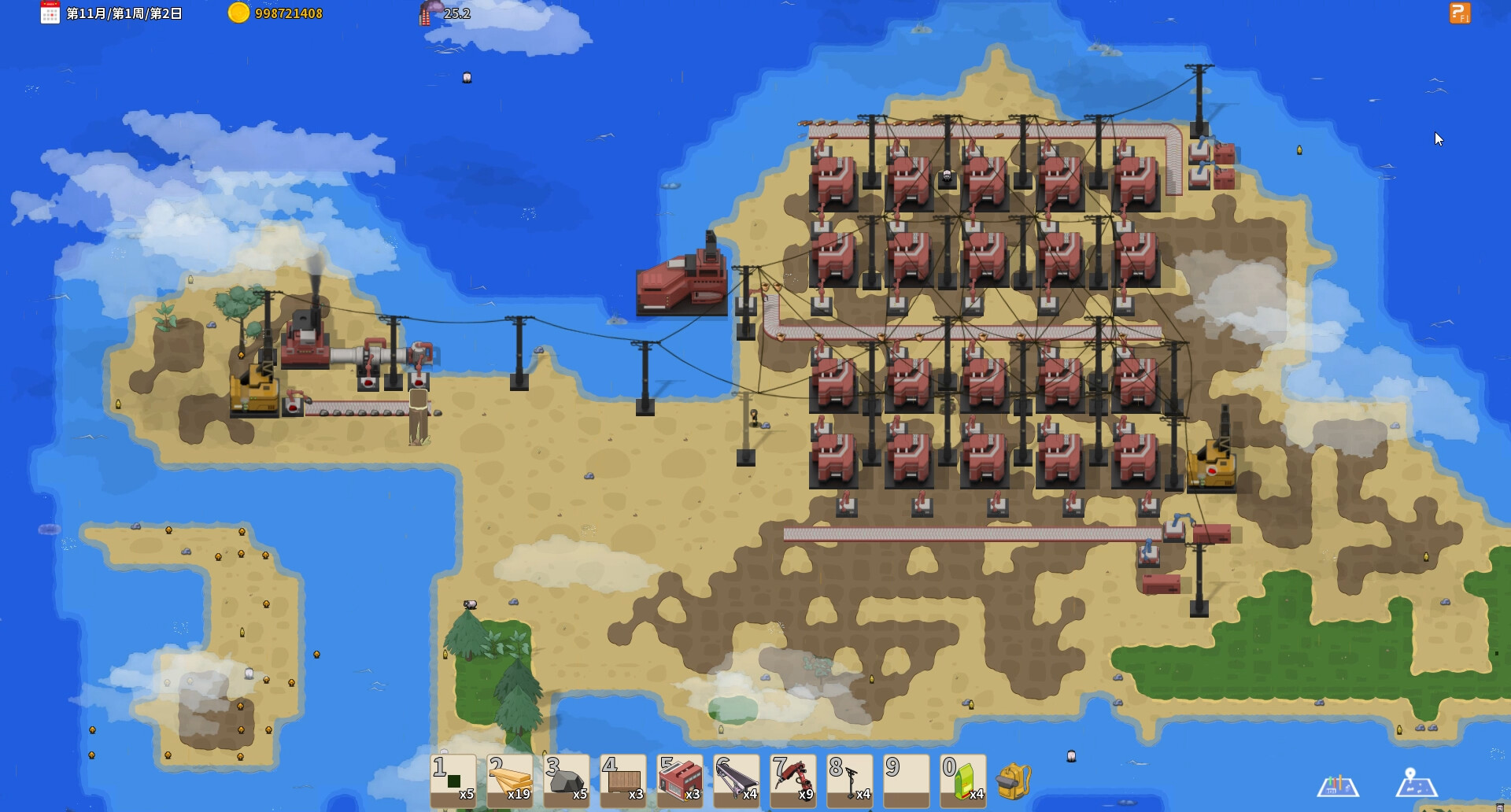Click the empty hotbar slot 9

pyautogui.click(x=907, y=781)
